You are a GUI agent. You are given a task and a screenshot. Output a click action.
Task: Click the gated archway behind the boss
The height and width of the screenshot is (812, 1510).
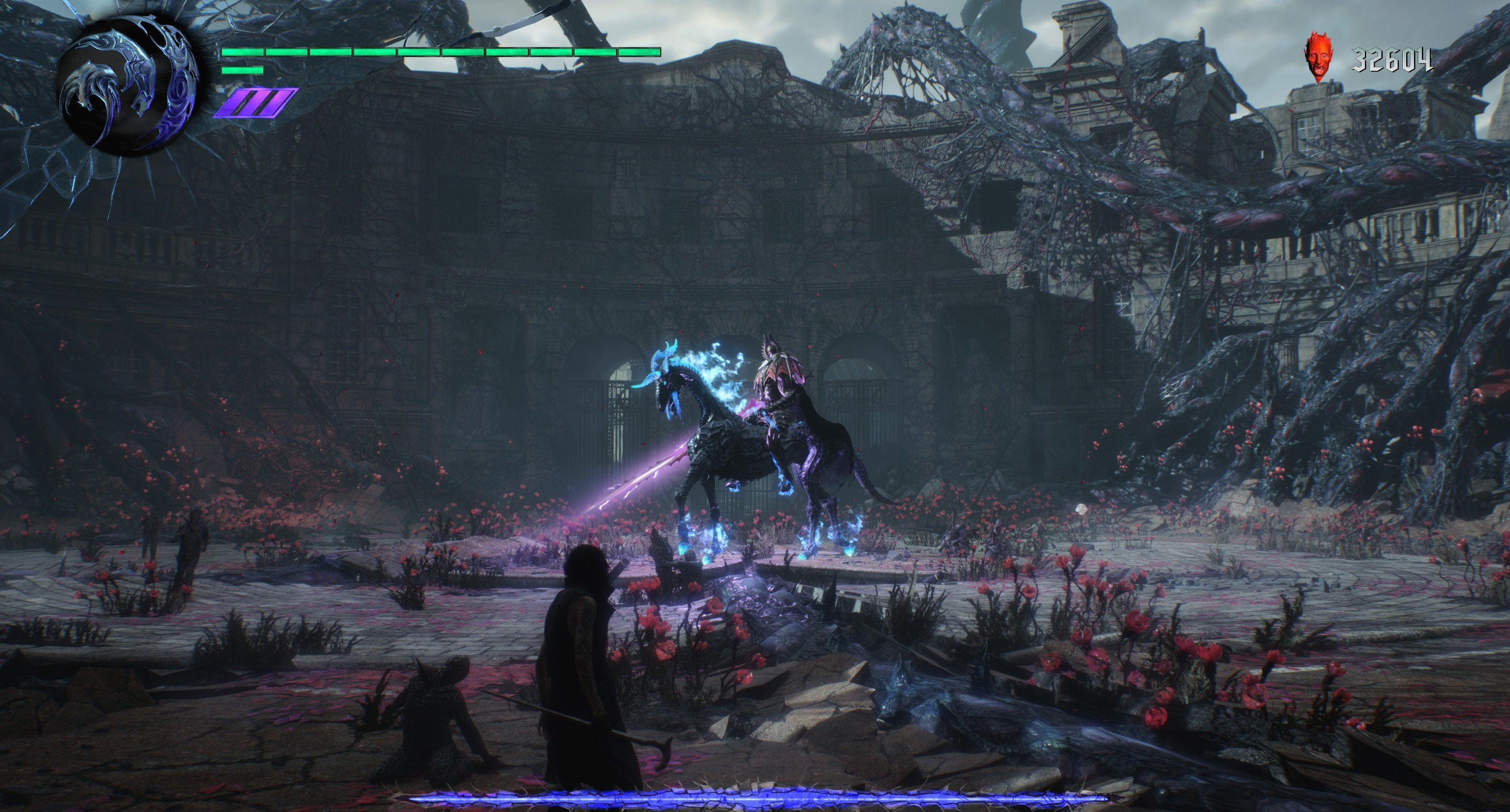615,411
